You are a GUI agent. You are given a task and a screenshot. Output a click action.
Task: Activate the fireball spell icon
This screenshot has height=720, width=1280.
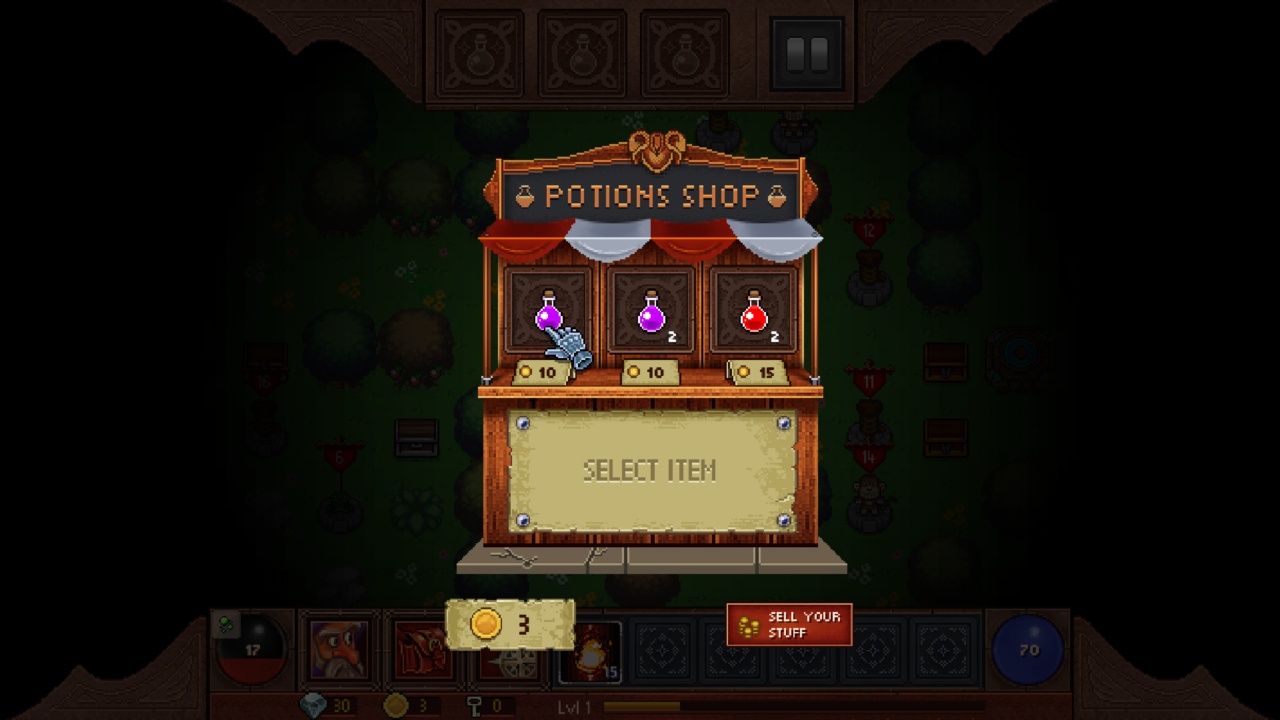pyautogui.click(x=592, y=655)
